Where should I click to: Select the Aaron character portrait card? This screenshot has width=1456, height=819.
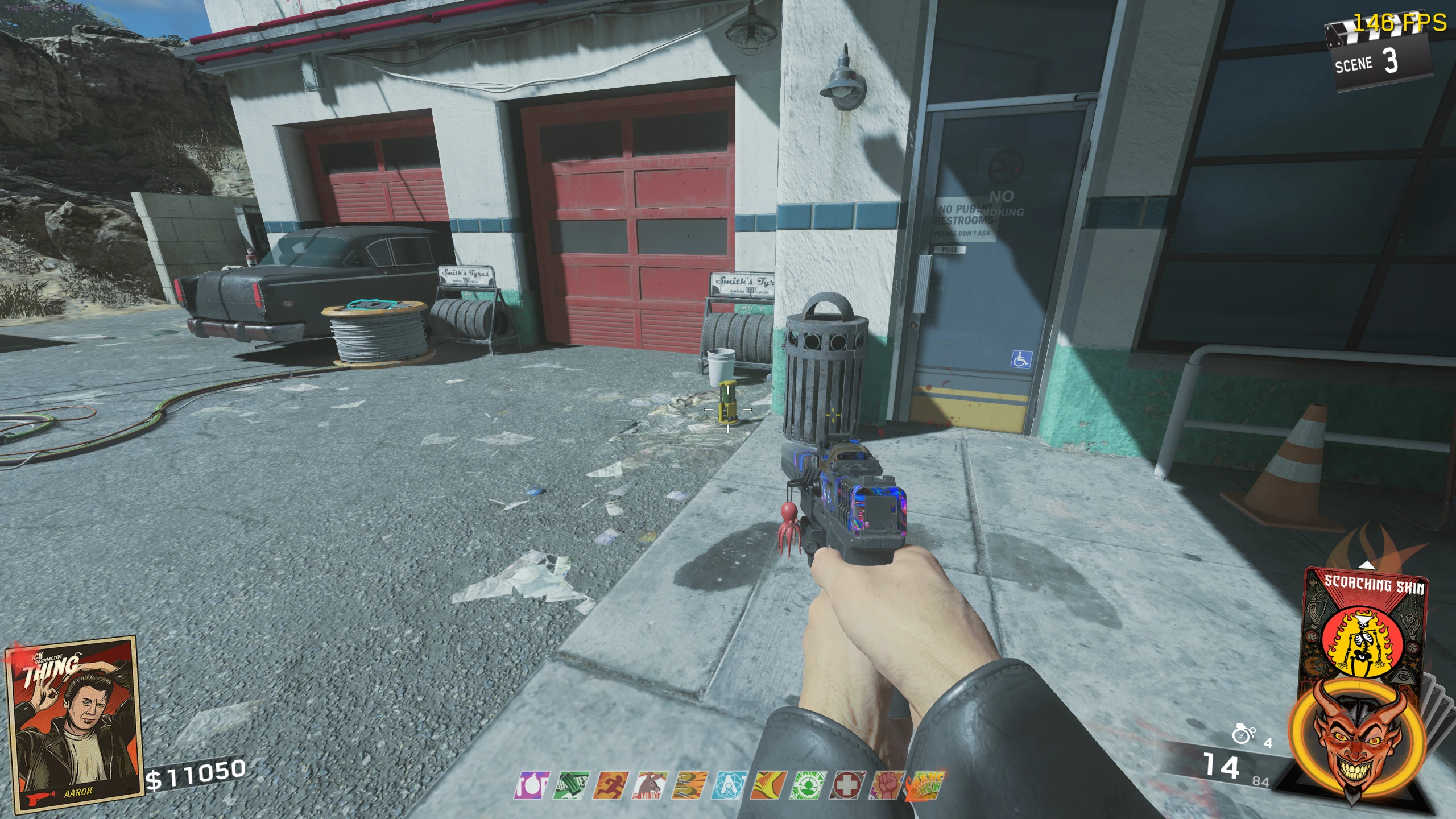(x=71, y=723)
